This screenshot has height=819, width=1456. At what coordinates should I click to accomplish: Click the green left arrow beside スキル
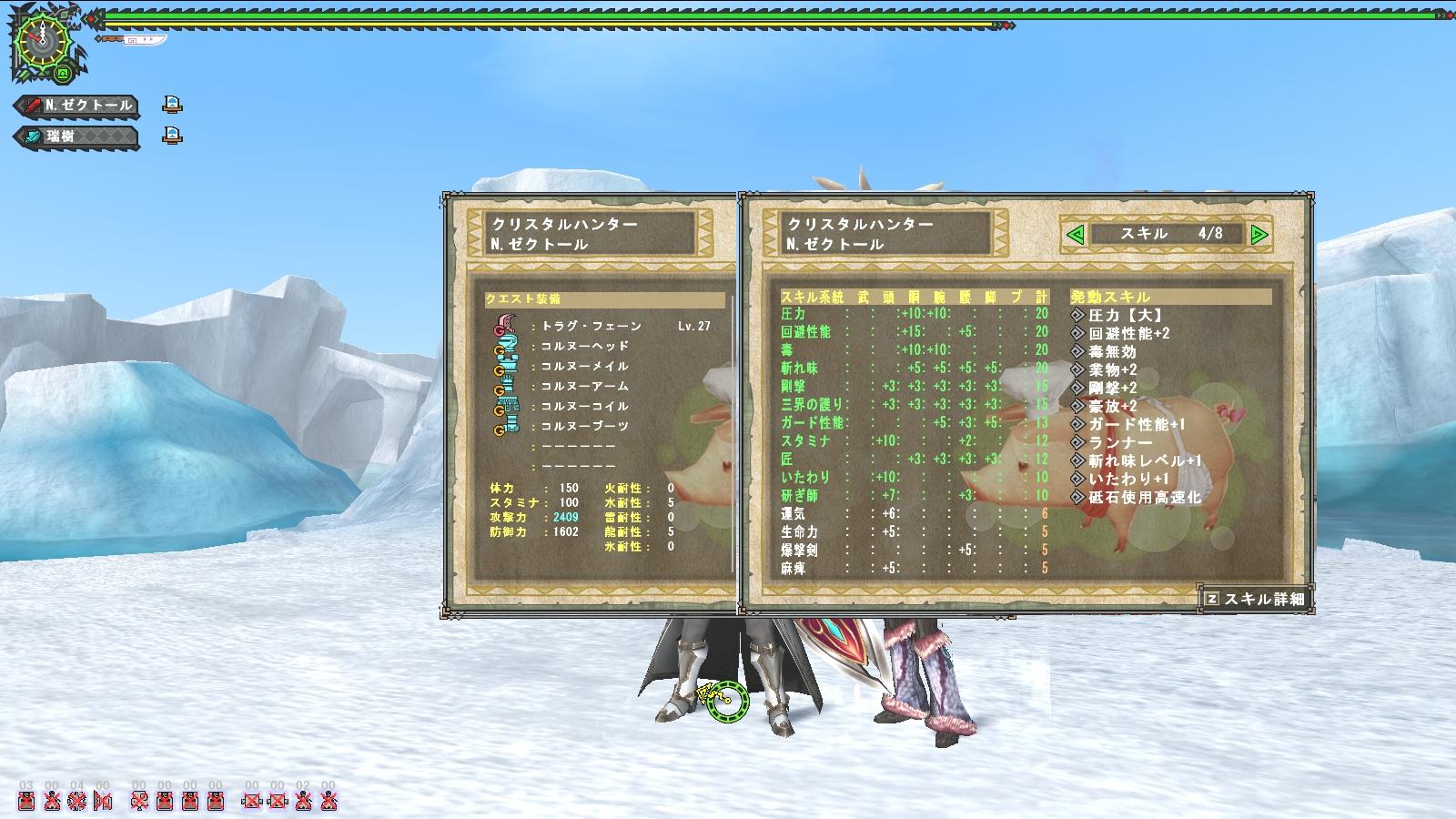1076,235
